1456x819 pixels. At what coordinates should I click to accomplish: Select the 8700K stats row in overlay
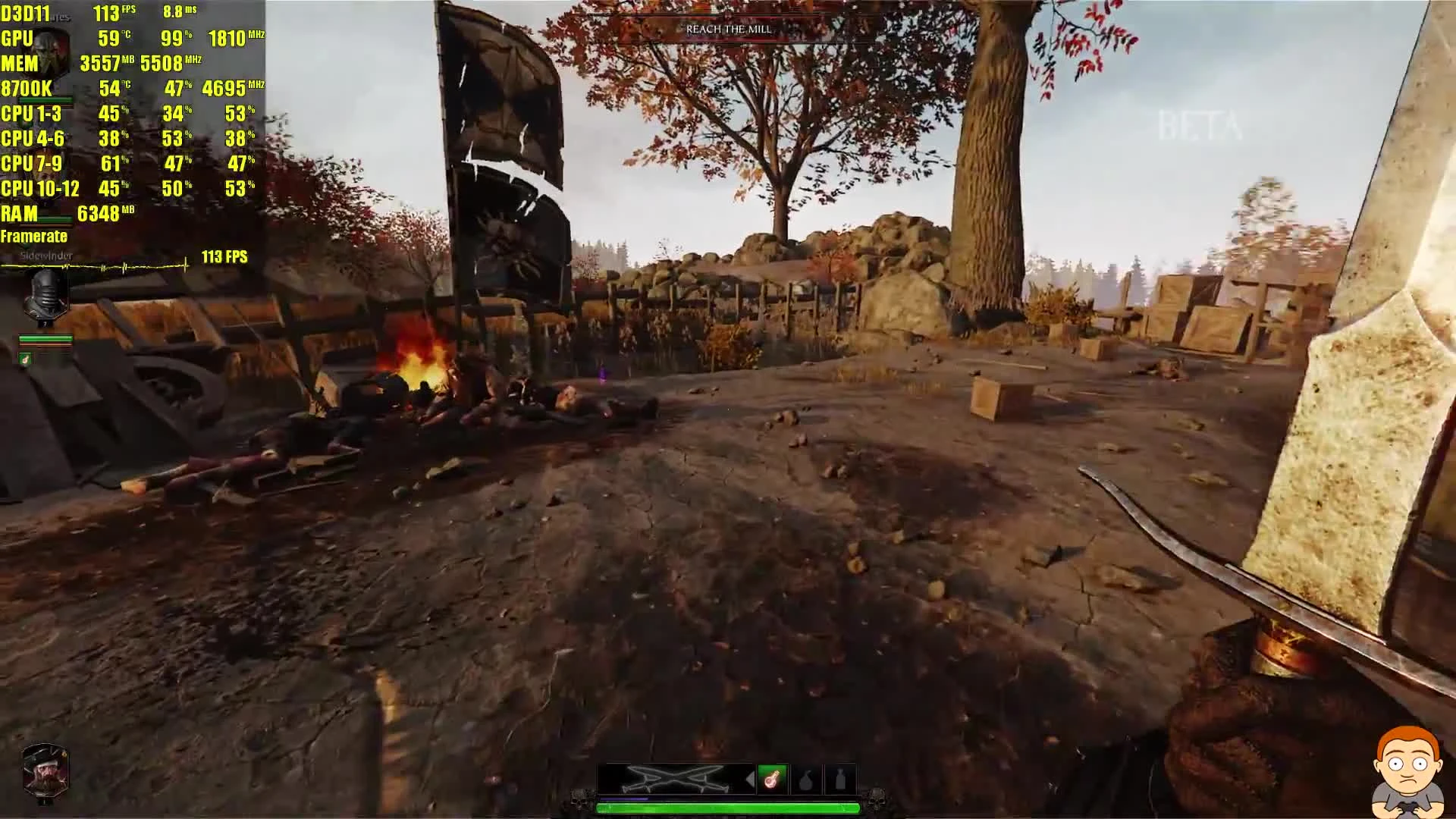(25, 89)
